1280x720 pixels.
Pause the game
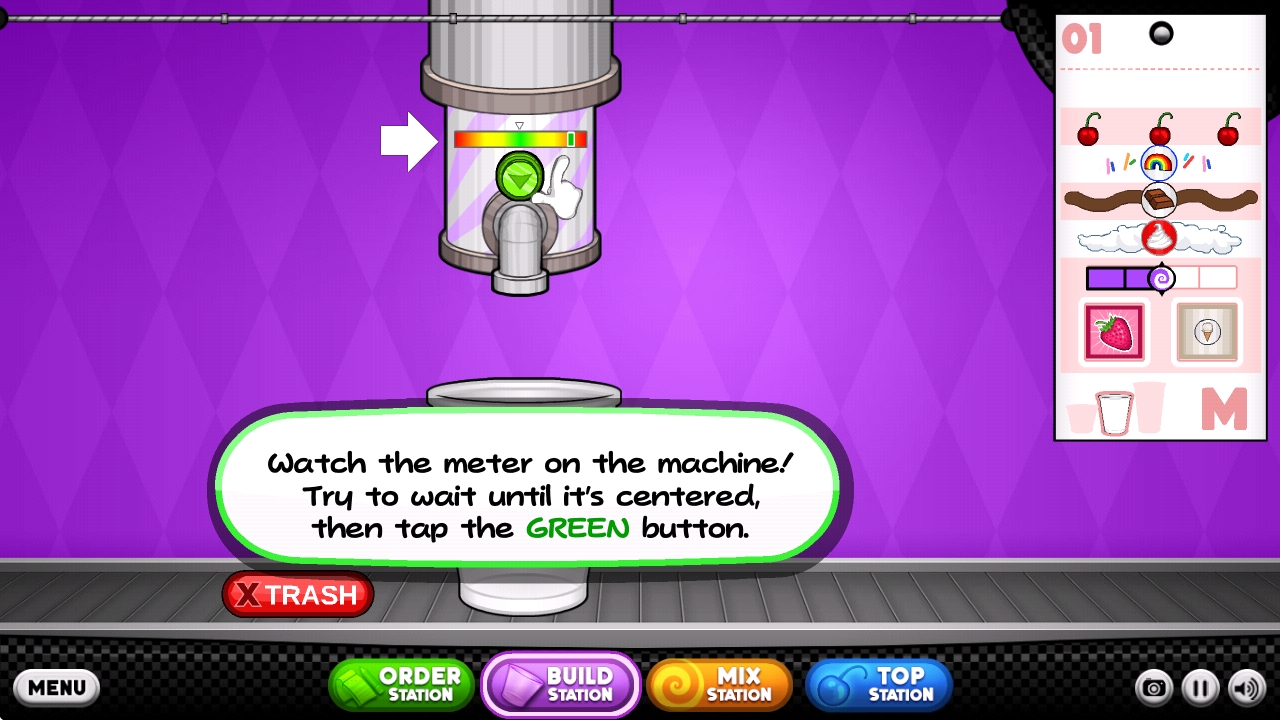click(1200, 688)
